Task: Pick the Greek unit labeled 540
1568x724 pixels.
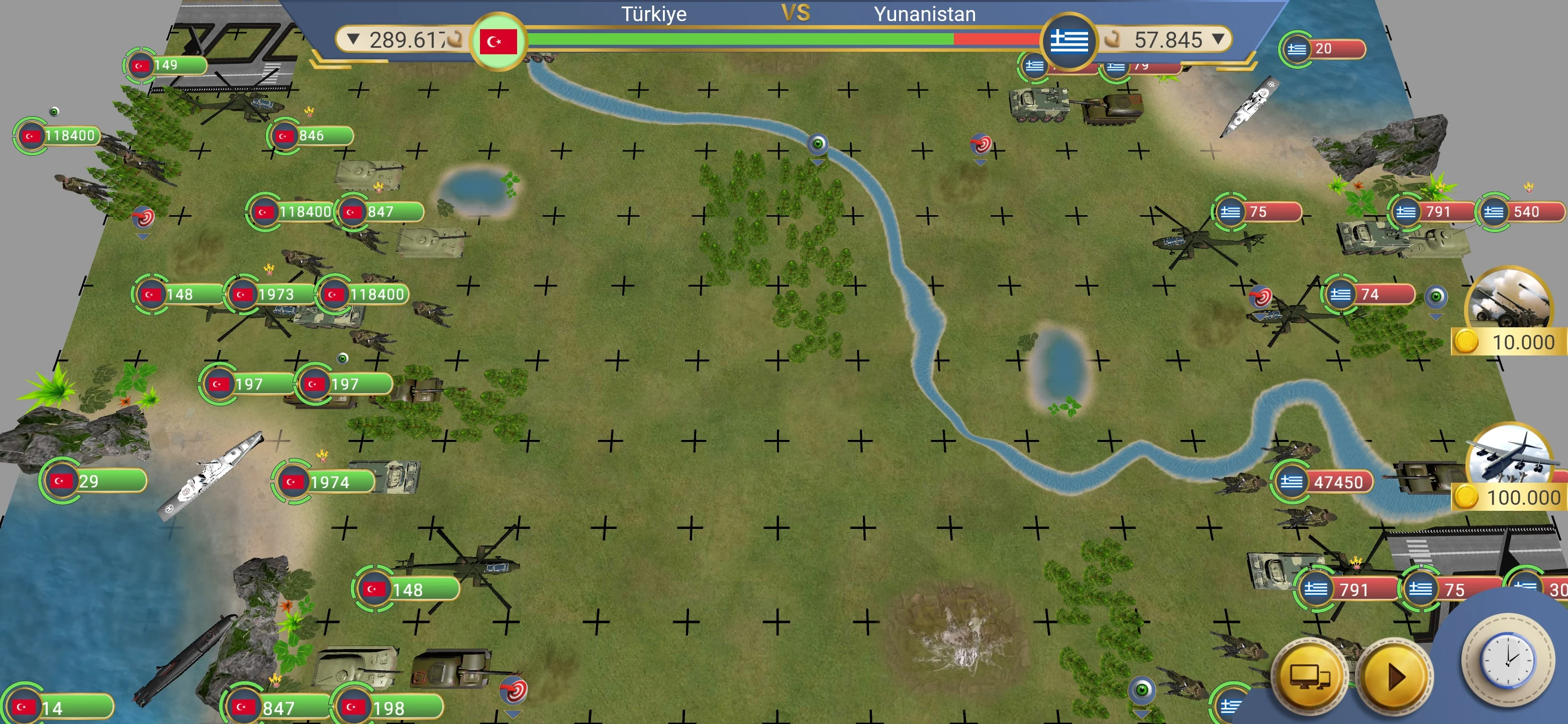Action: click(x=1521, y=212)
